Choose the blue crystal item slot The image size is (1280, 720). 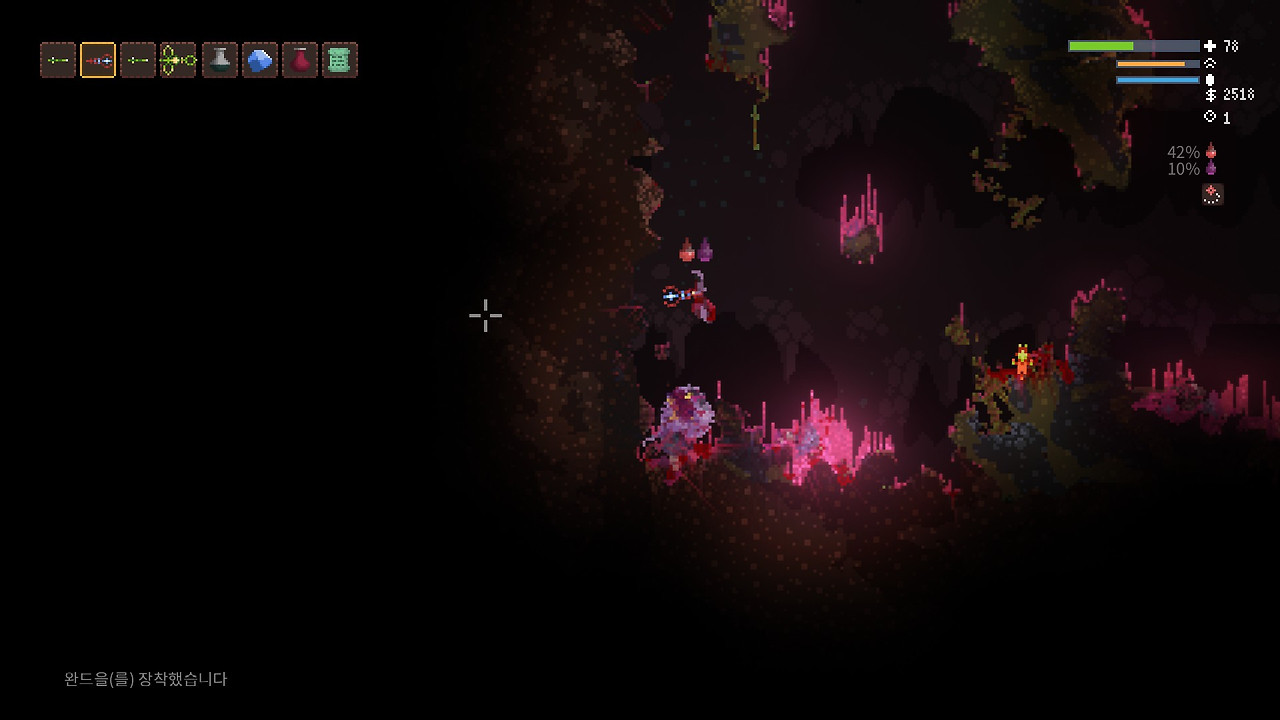(259, 60)
